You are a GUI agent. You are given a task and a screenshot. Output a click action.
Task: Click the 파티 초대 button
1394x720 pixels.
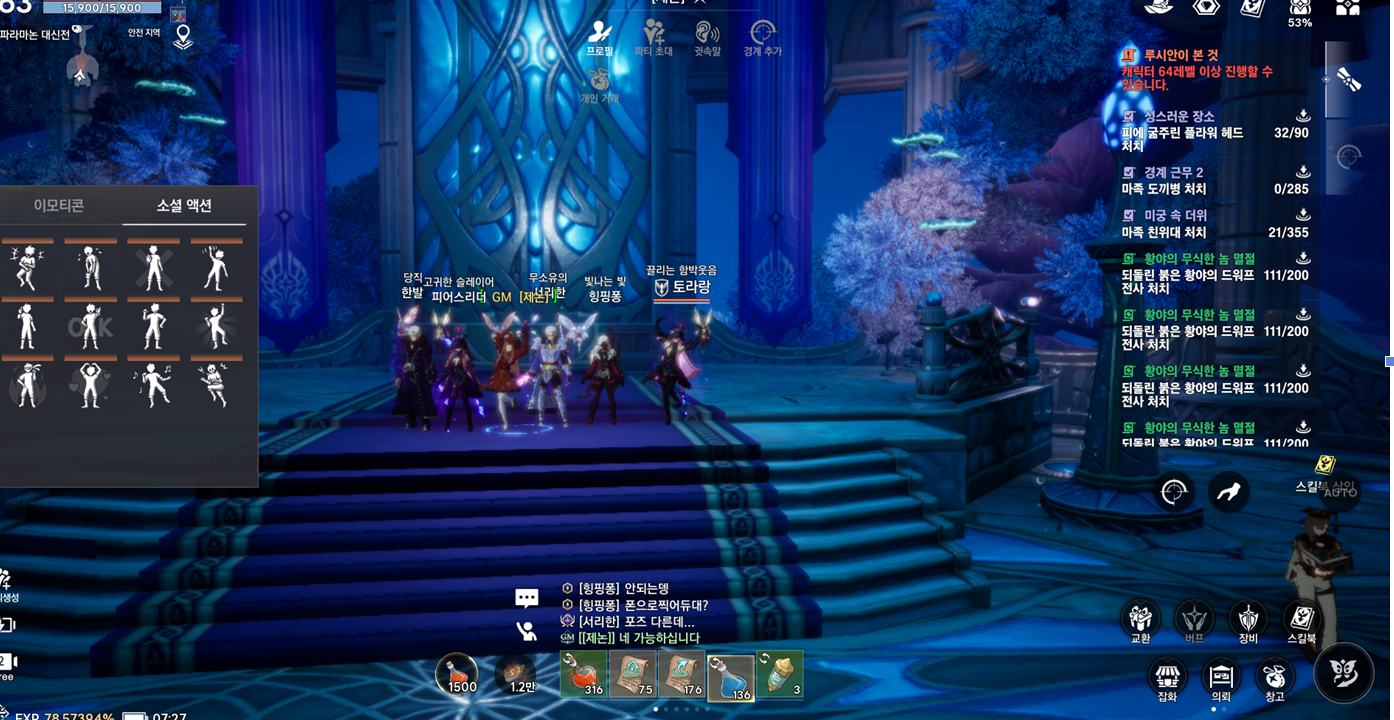[x=655, y=37]
